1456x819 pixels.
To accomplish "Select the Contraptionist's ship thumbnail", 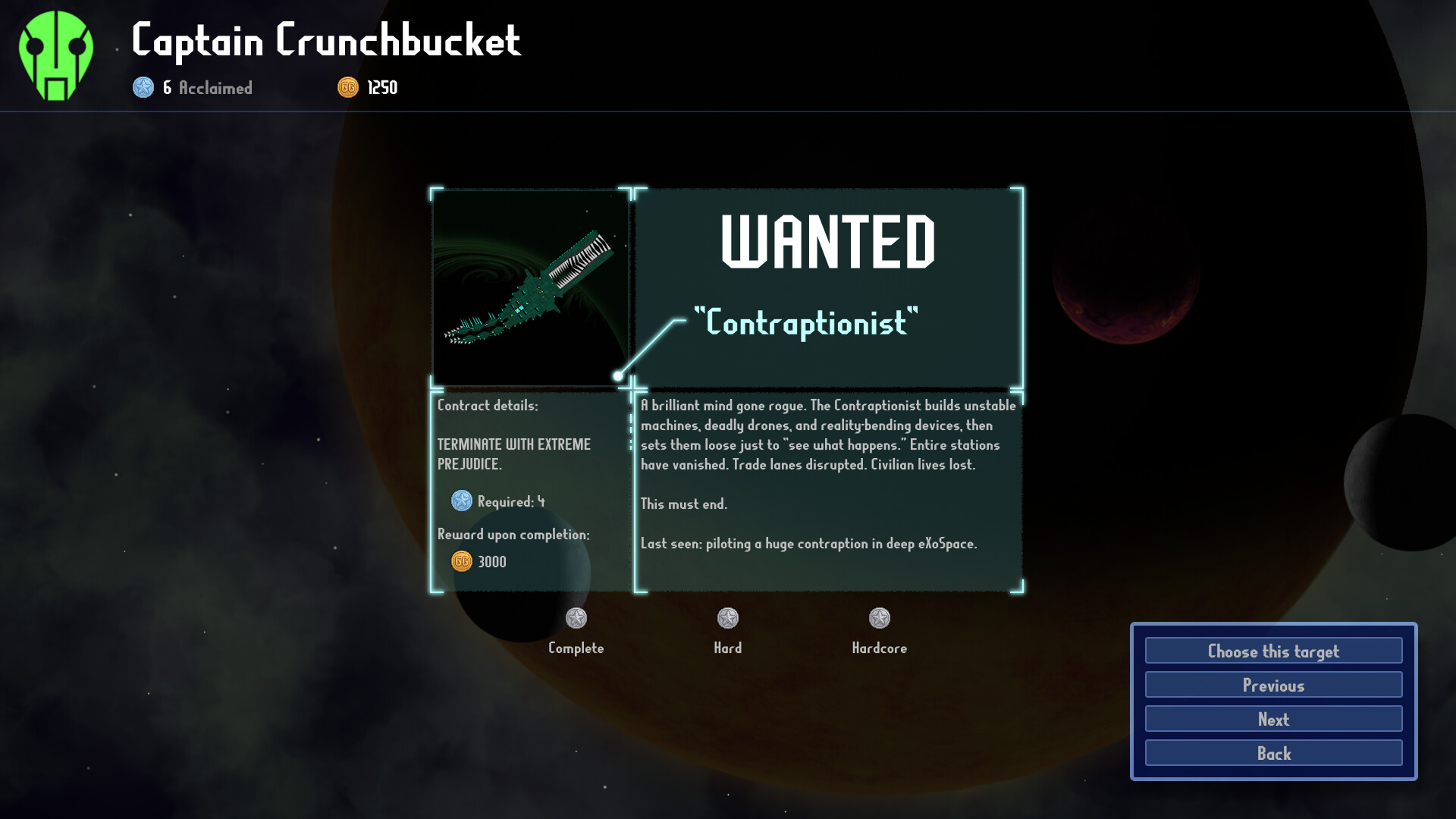I will [531, 288].
